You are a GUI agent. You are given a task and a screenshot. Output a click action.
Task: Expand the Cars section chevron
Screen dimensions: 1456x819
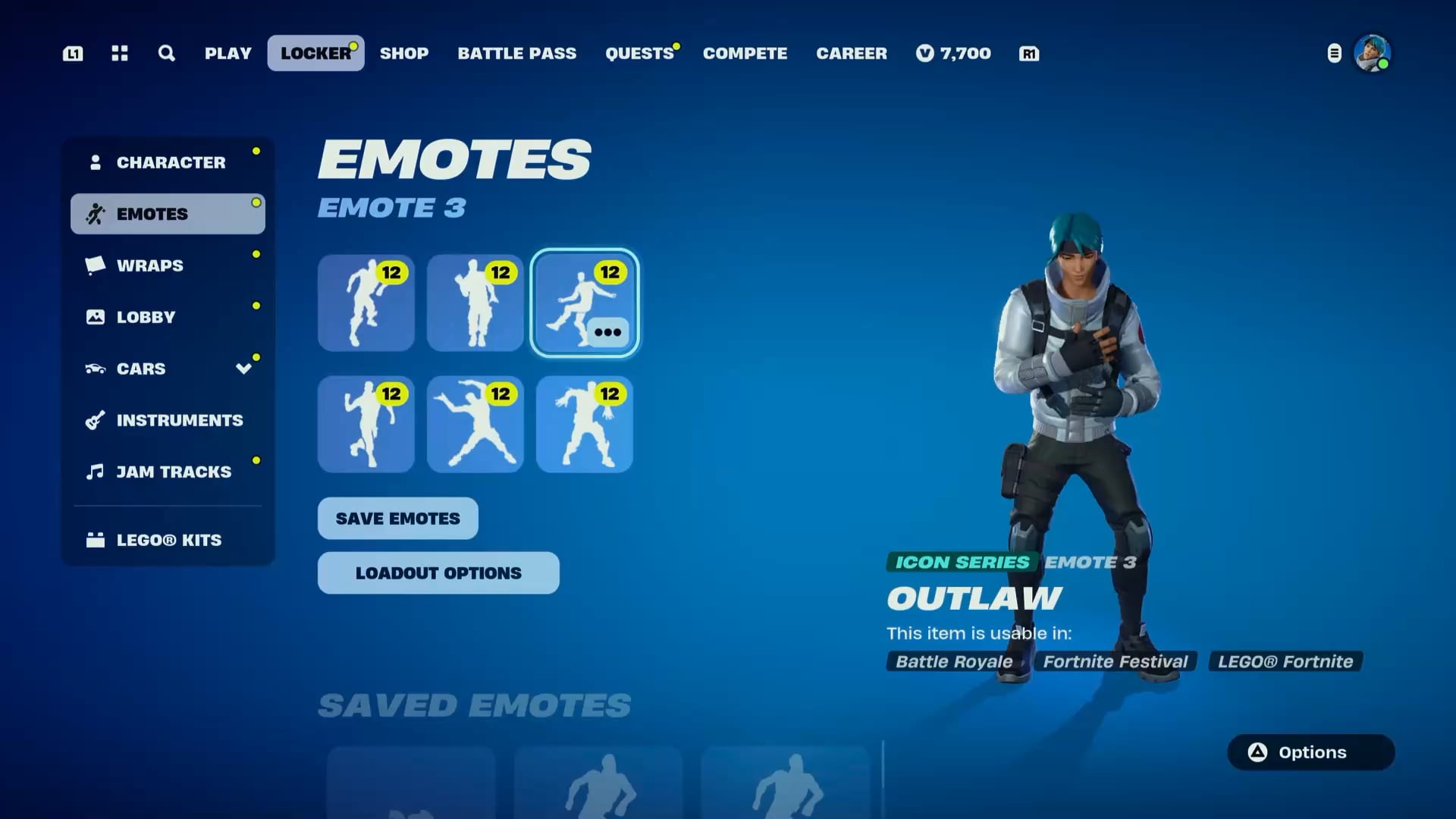click(x=243, y=369)
